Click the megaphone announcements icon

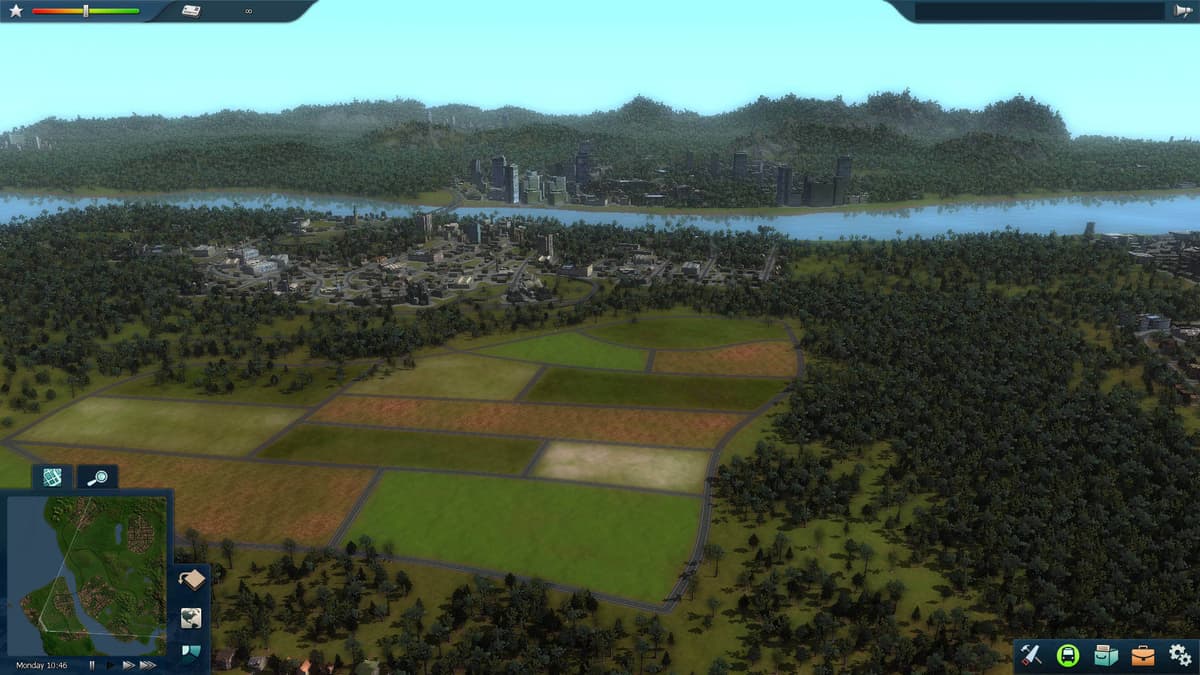click(1181, 11)
